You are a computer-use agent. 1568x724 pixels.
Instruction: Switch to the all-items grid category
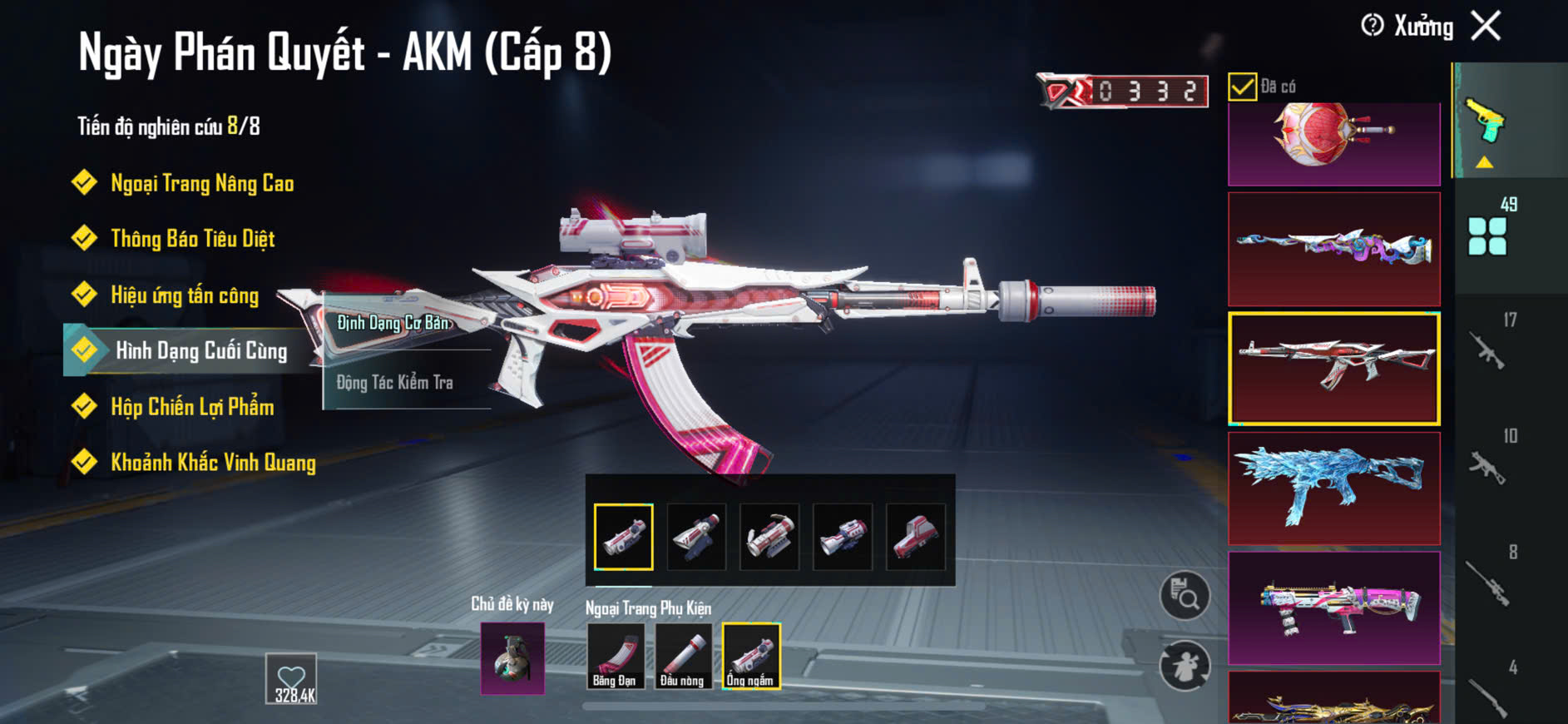1487,236
